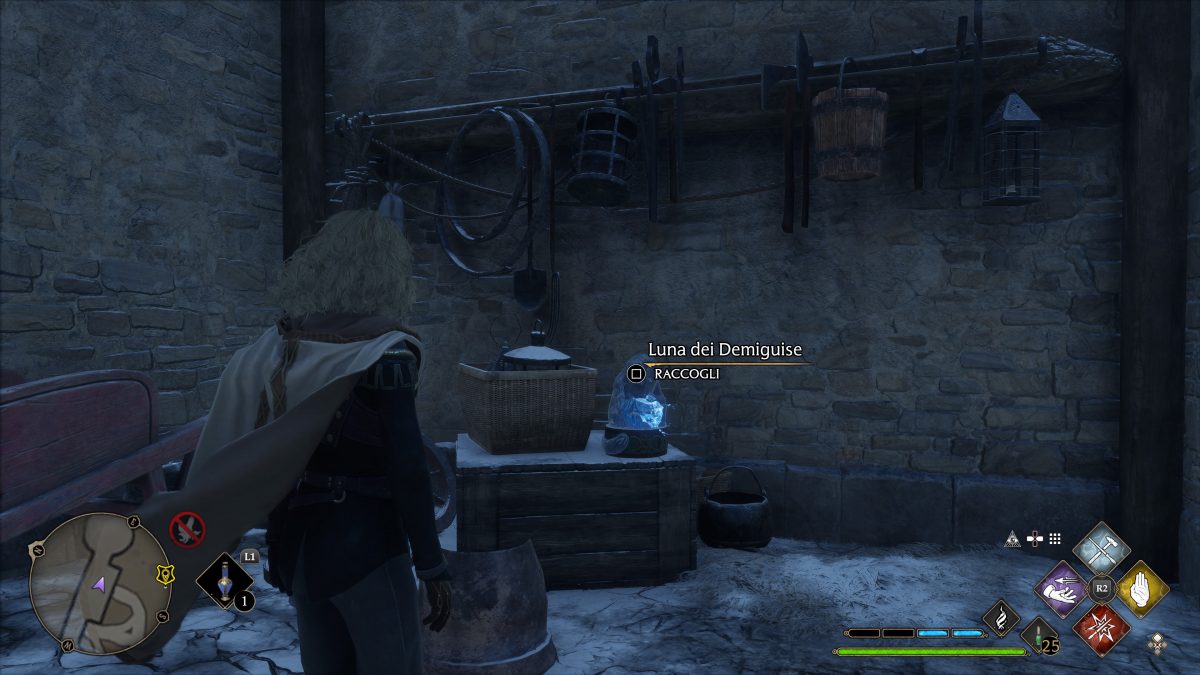Cast the red explosion damage spell
The width and height of the screenshot is (1200, 675).
click(x=1101, y=629)
